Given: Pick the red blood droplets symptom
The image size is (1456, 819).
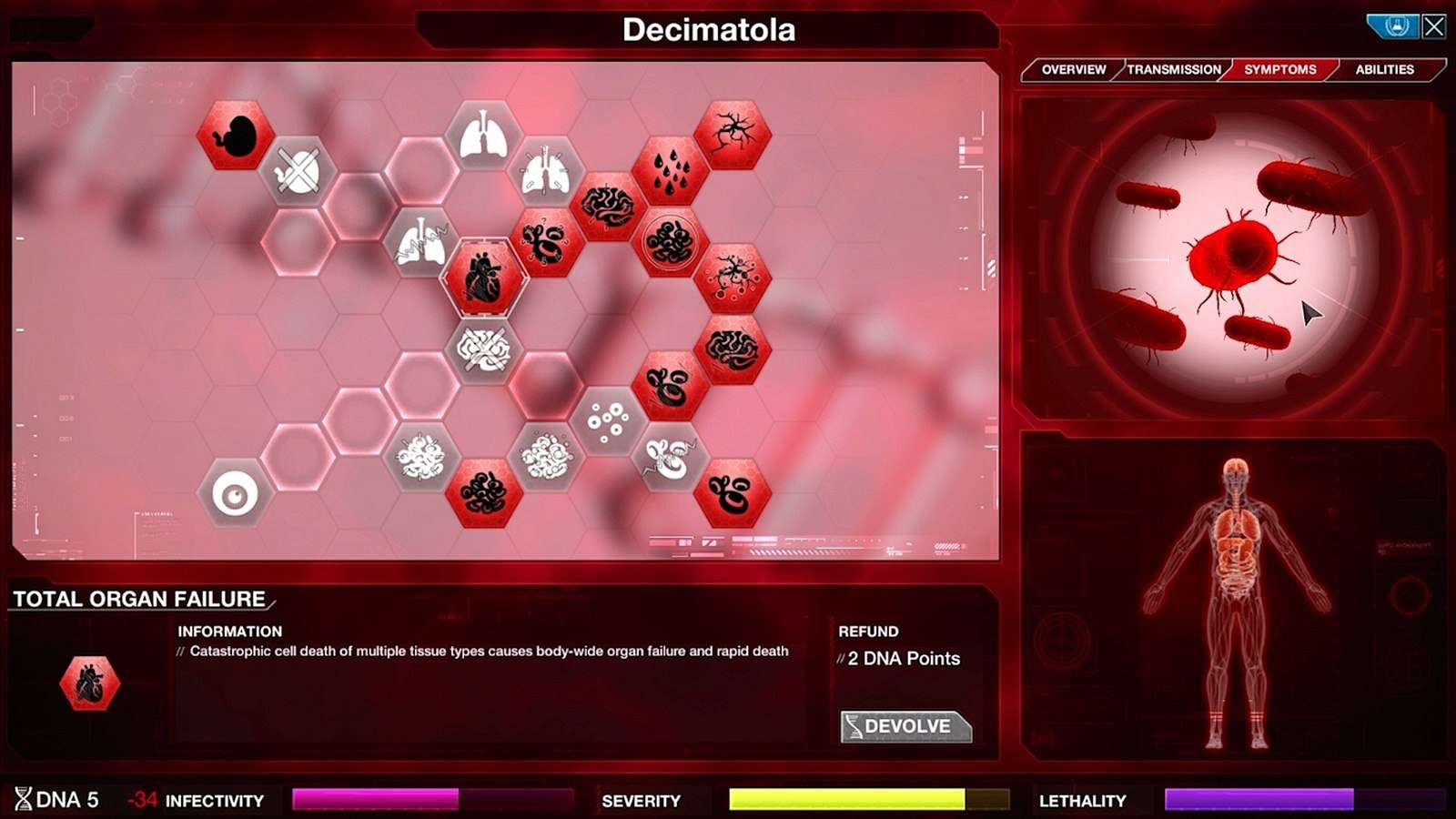Looking at the screenshot, I should 671,172.
